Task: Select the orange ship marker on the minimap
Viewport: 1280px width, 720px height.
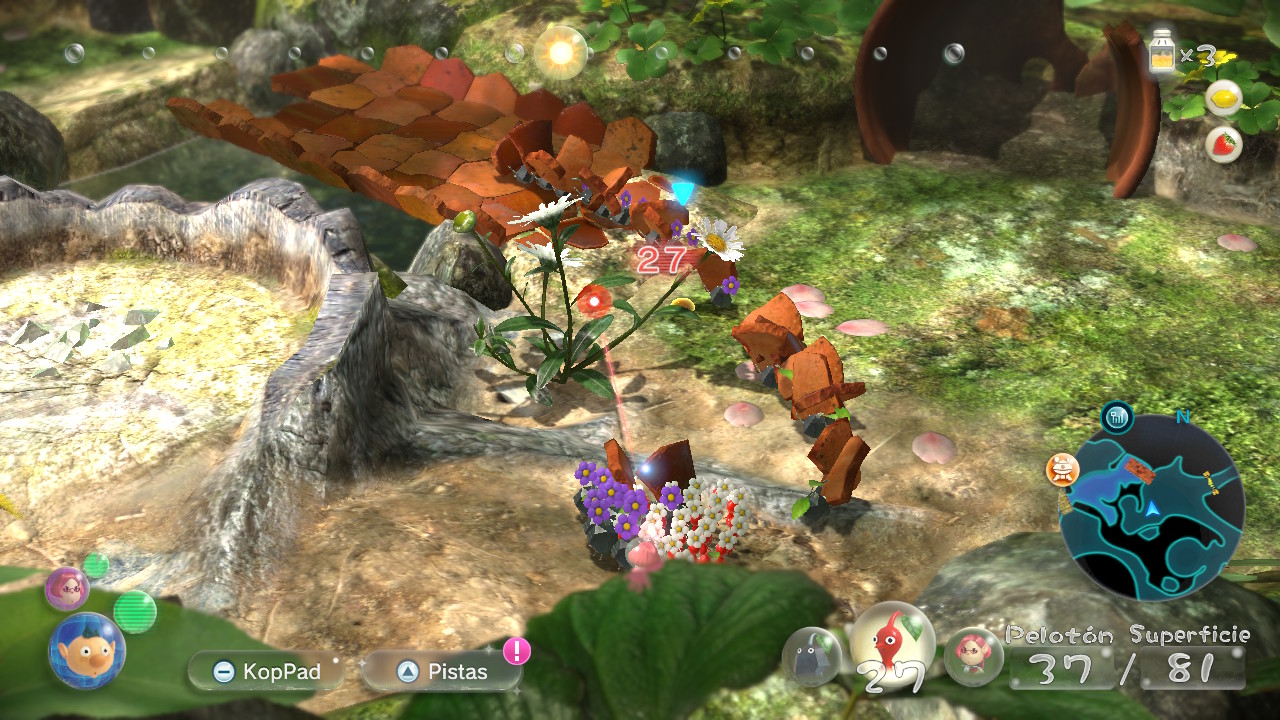Action: pos(1061,468)
